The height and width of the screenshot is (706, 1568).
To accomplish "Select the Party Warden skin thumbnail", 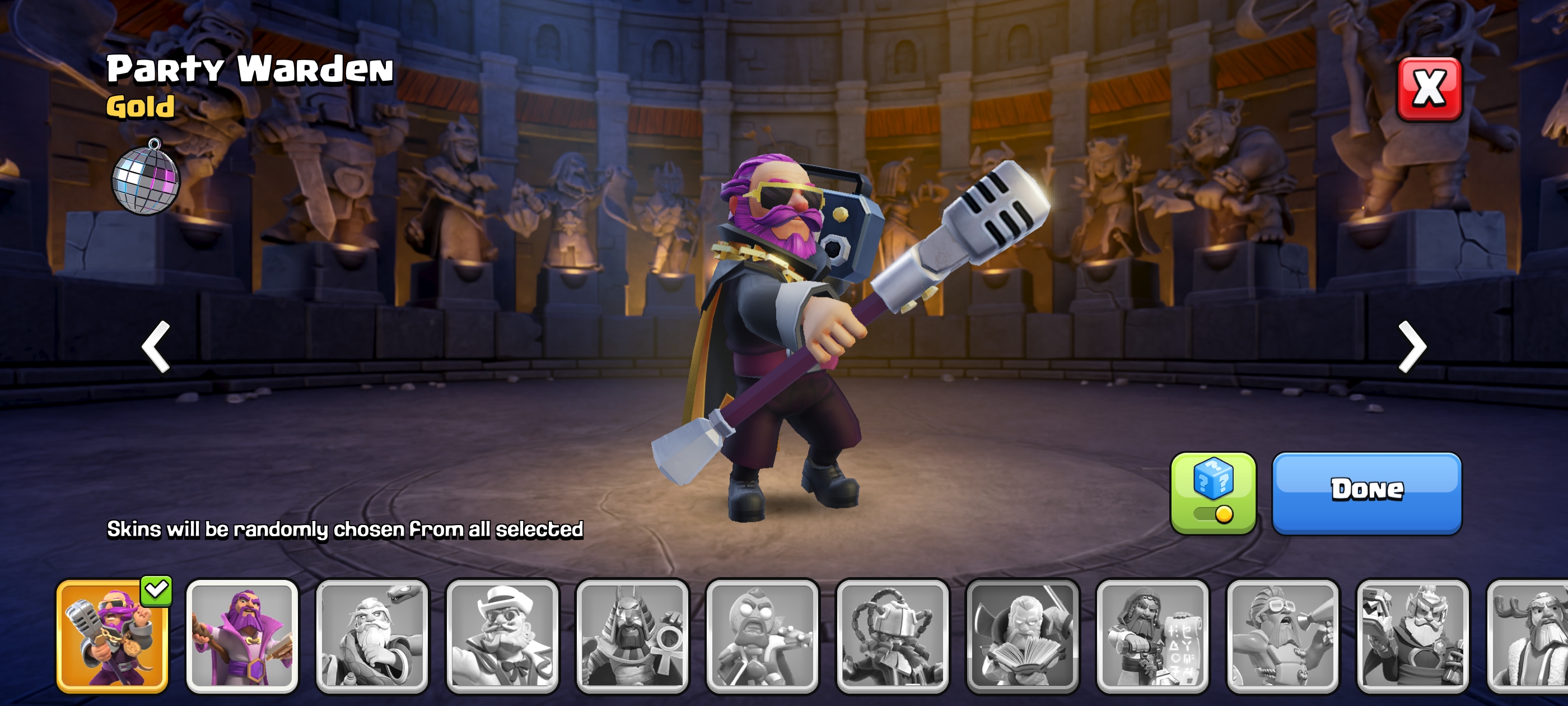I will tap(113, 636).
